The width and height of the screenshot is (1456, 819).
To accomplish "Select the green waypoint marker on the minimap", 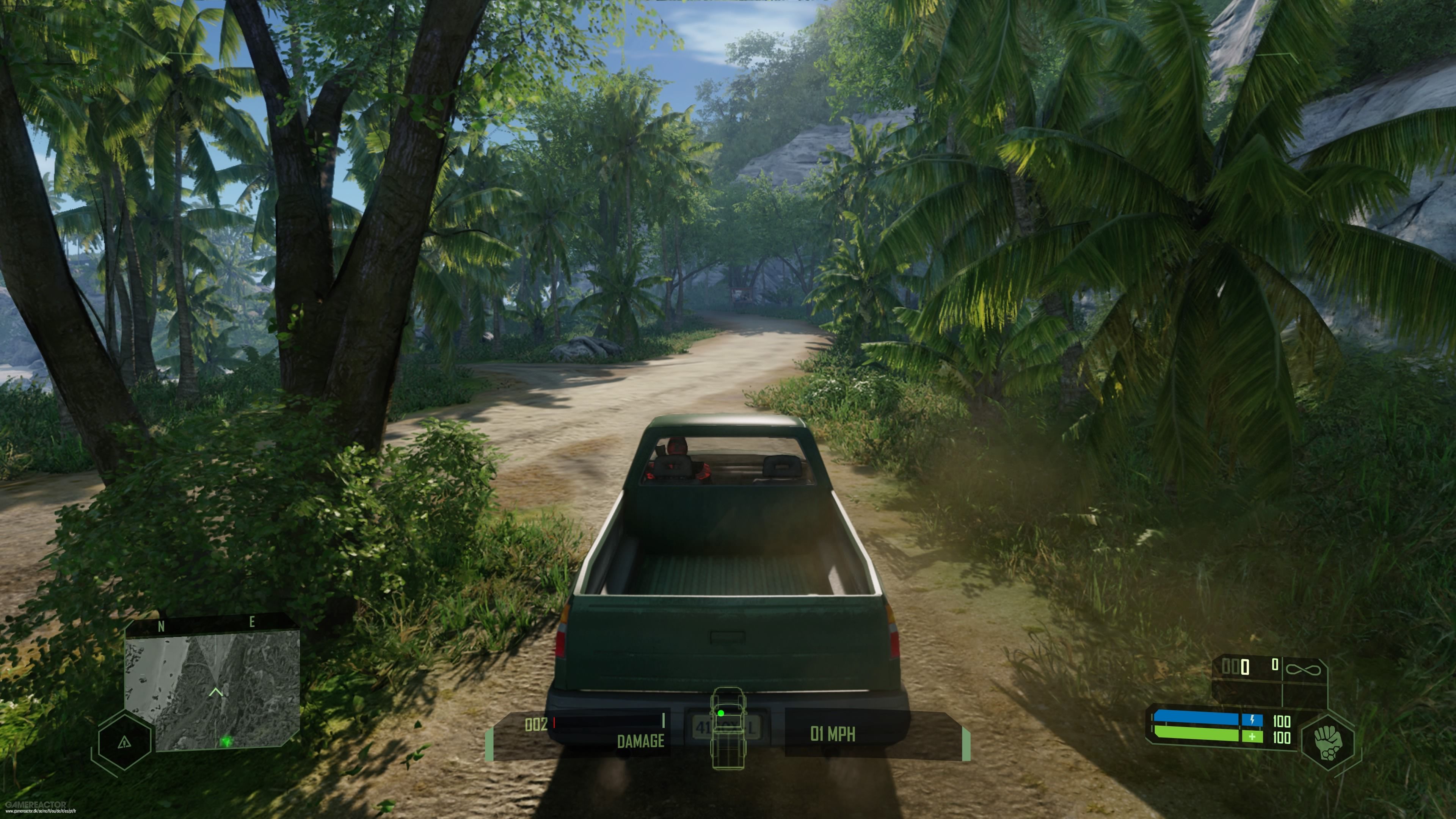I will tap(227, 742).
